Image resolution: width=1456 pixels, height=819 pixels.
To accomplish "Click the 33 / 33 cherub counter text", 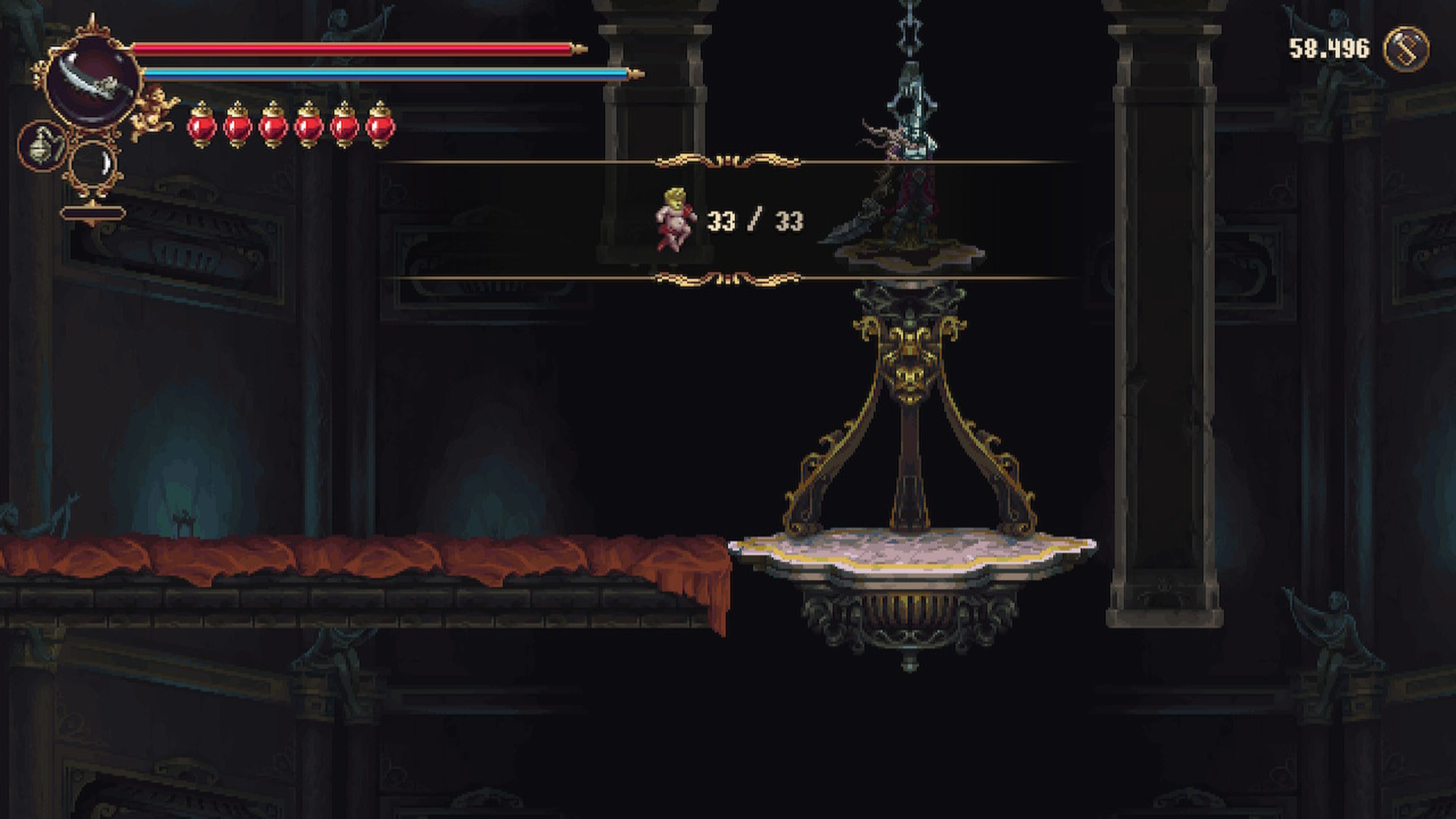I will pyautogui.click(x=758, y=221).
